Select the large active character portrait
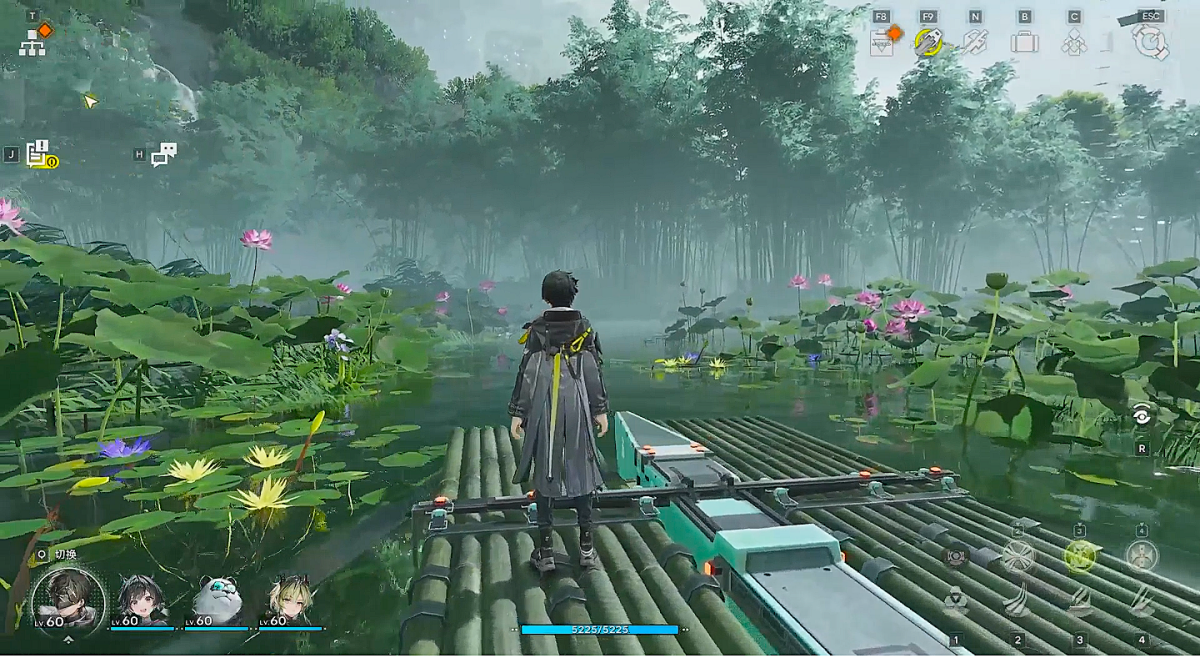Image resolution: width=1200 pixels, height=658 pixels. point(67,601)
